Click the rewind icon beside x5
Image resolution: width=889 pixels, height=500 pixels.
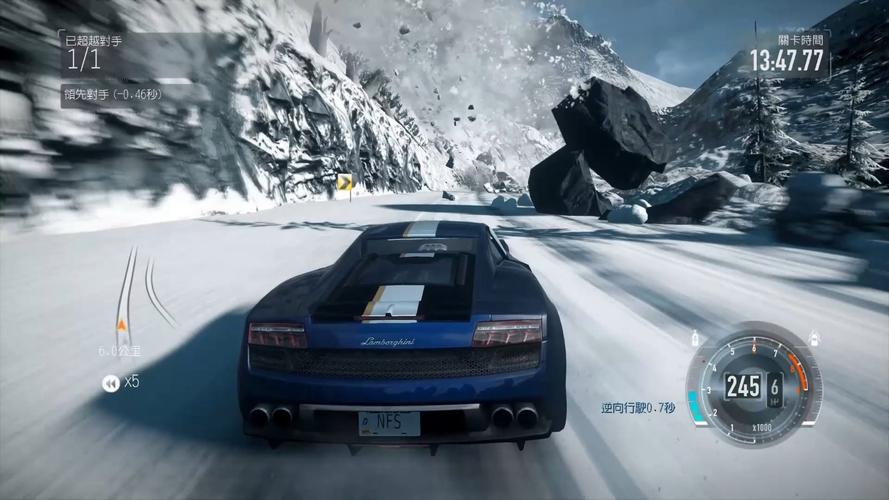click(x=110, y=381)
